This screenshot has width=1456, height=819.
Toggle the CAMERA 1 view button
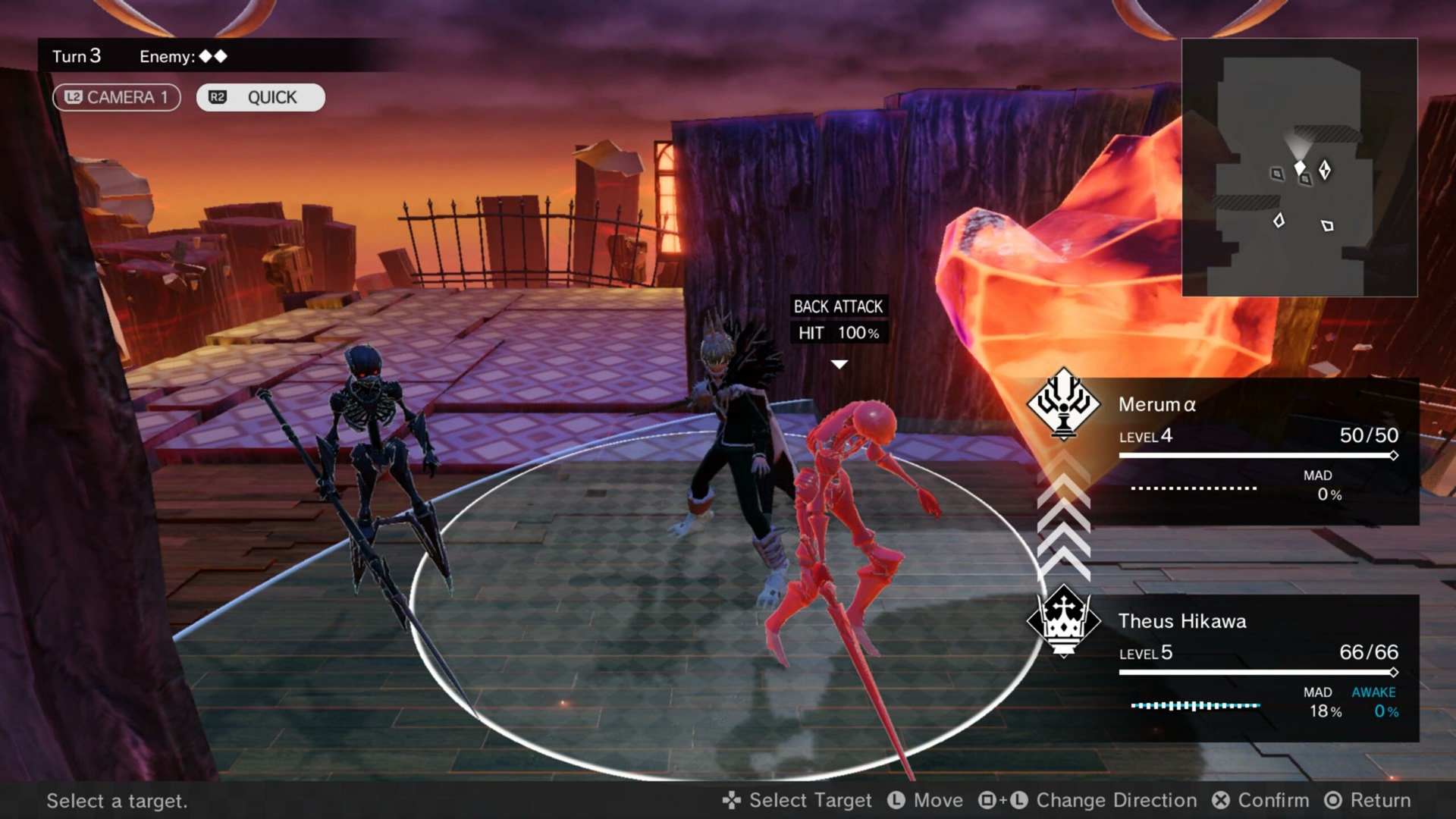click(x=116, y=97)
